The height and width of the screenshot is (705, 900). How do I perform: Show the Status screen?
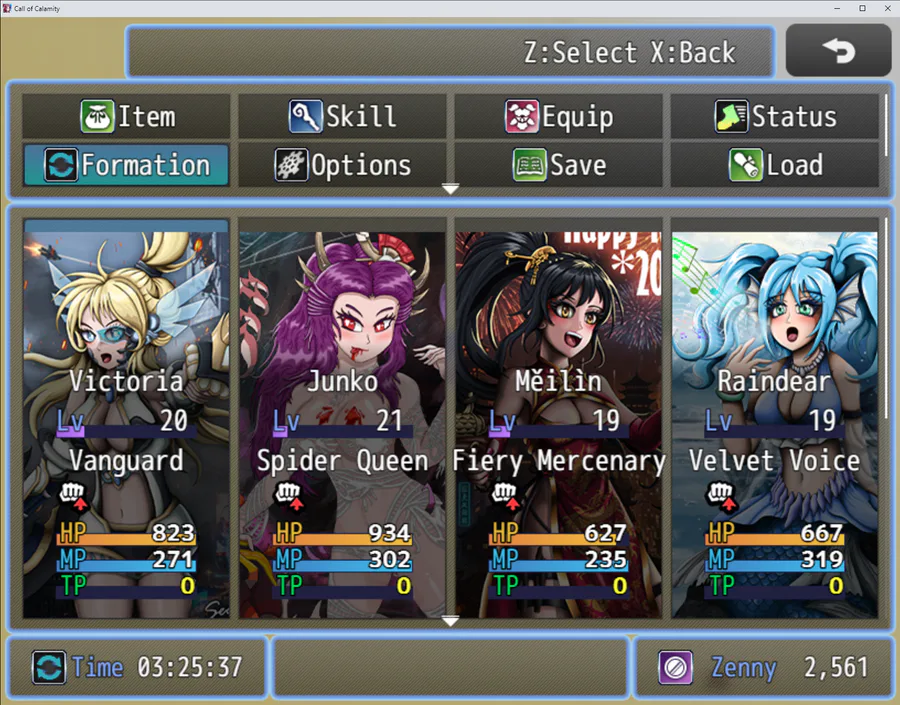(775, 117)
